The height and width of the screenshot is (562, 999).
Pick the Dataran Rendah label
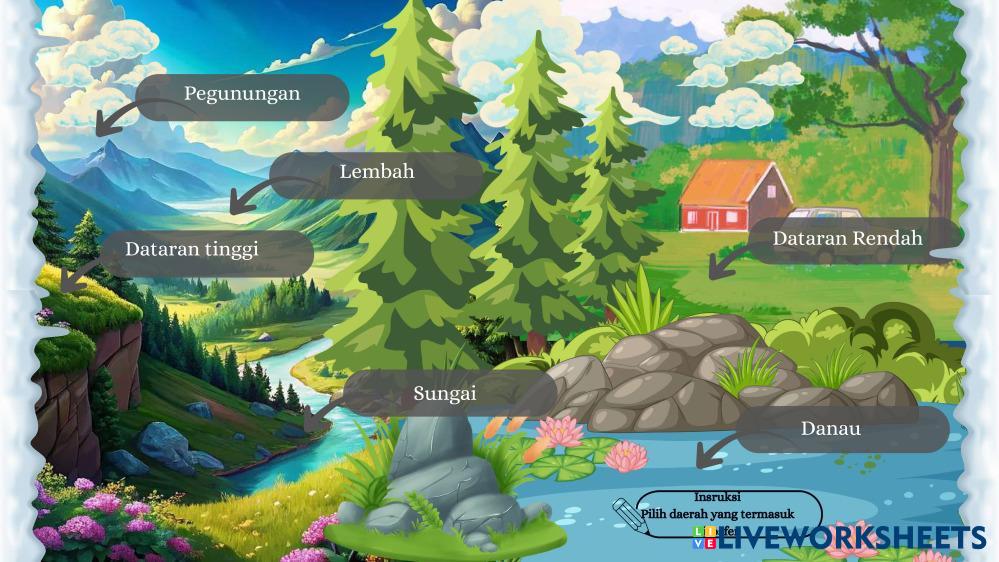pyautogui.click(x=847, y=240)
